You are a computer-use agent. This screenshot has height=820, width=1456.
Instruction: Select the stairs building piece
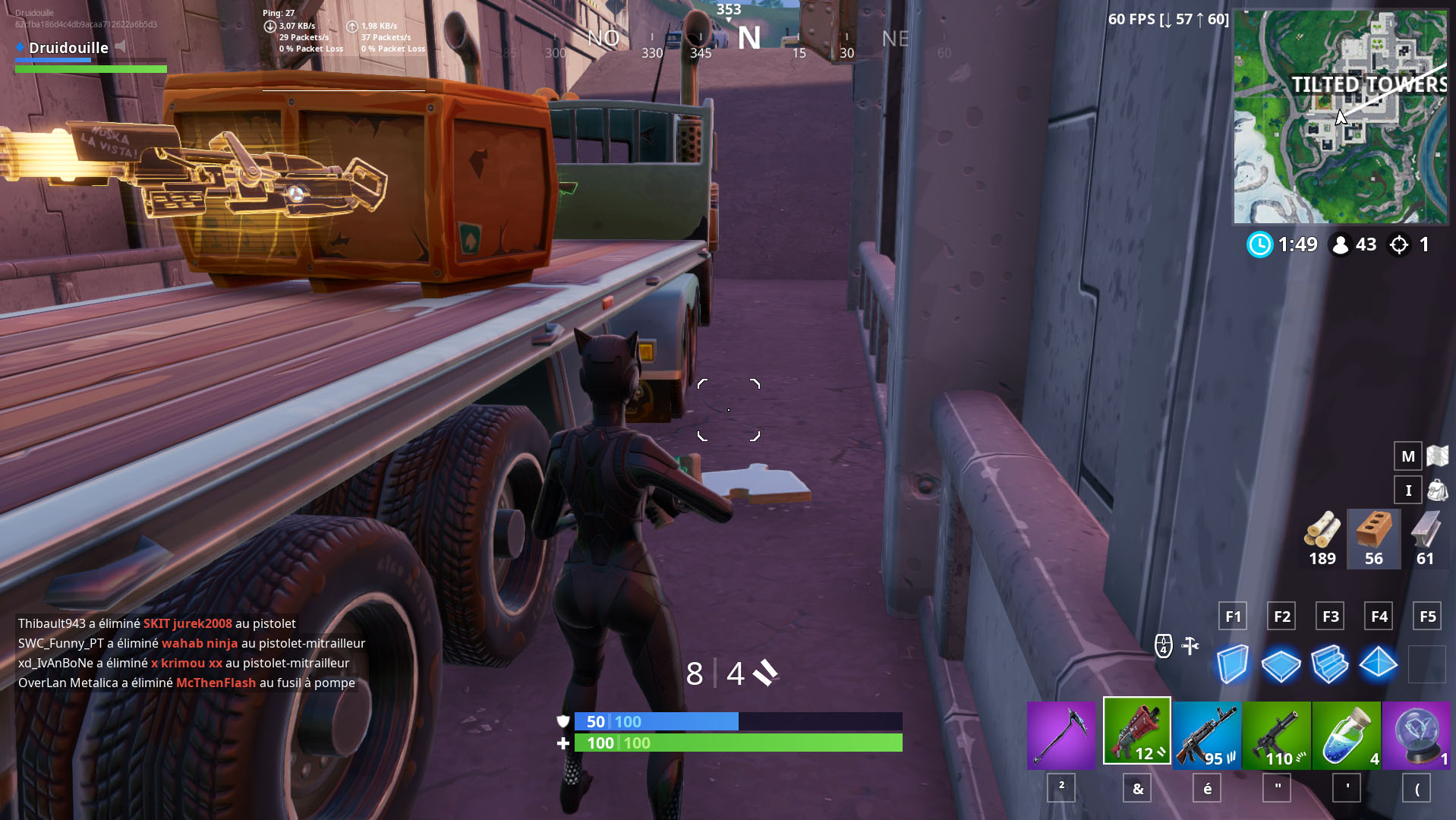click(x=1330, y=664)
